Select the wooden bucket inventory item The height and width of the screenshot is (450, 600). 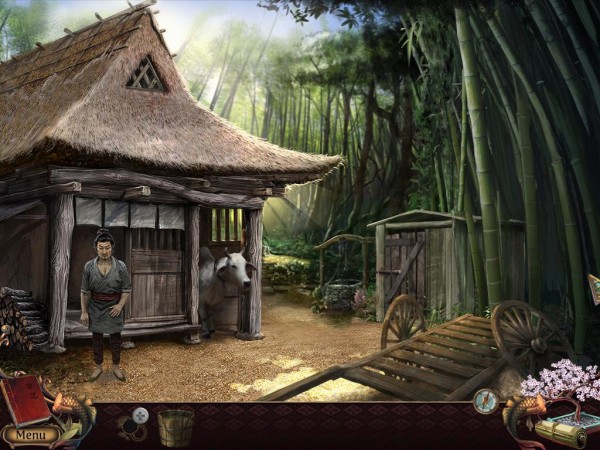176,427
